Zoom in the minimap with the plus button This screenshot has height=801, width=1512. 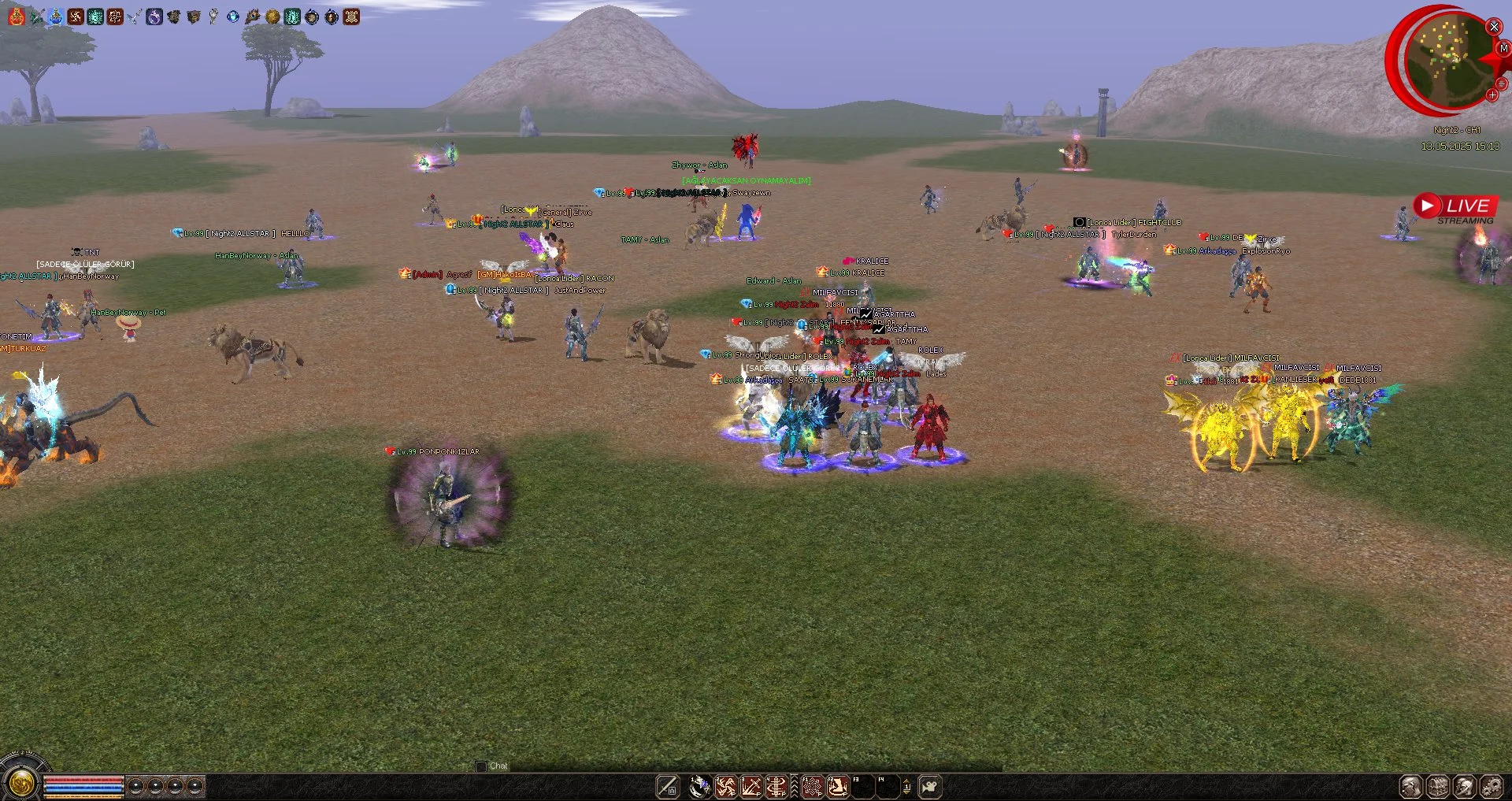1492,95
